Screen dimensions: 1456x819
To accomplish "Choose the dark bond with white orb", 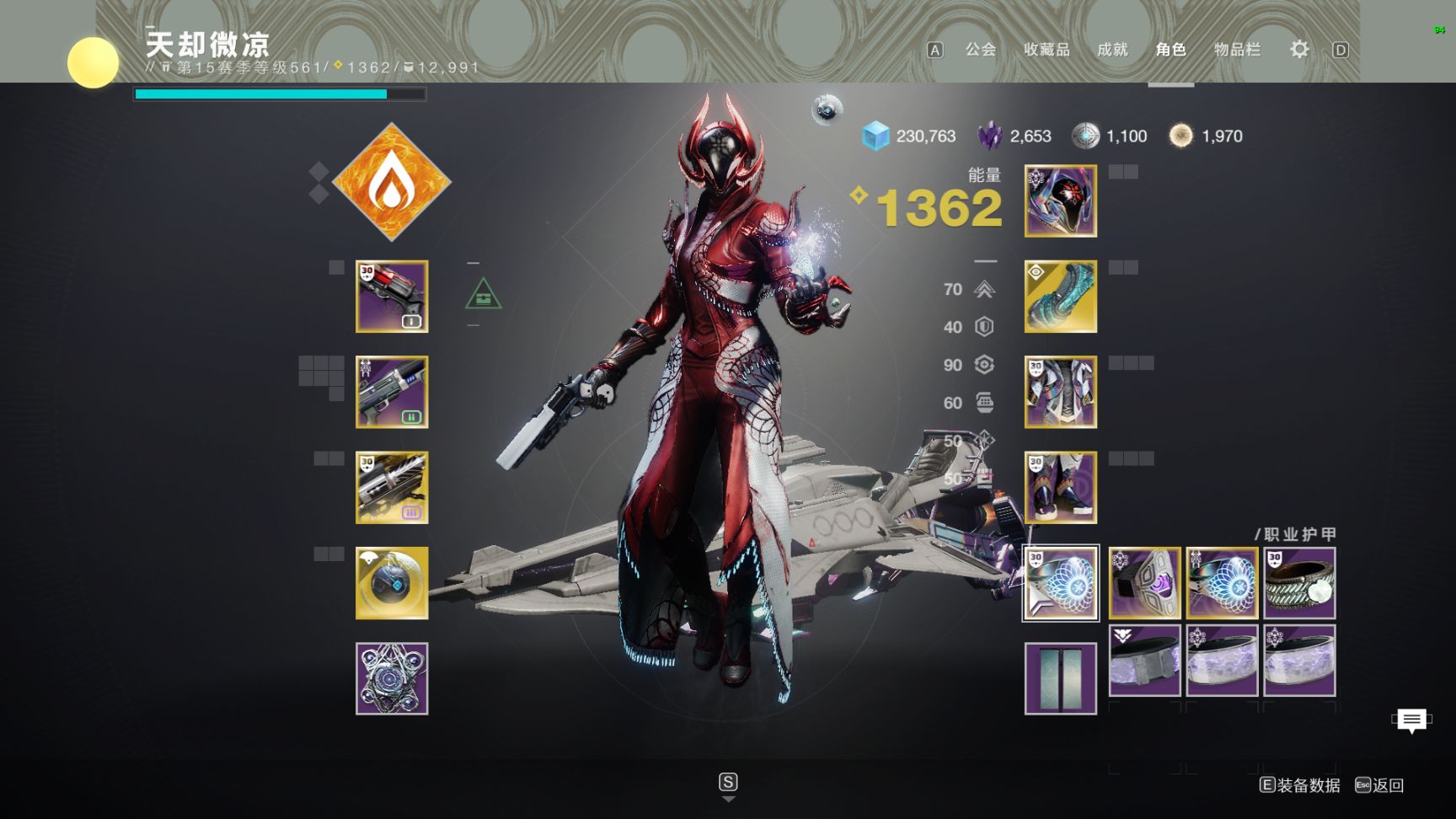I will [x=1299, y=583].
